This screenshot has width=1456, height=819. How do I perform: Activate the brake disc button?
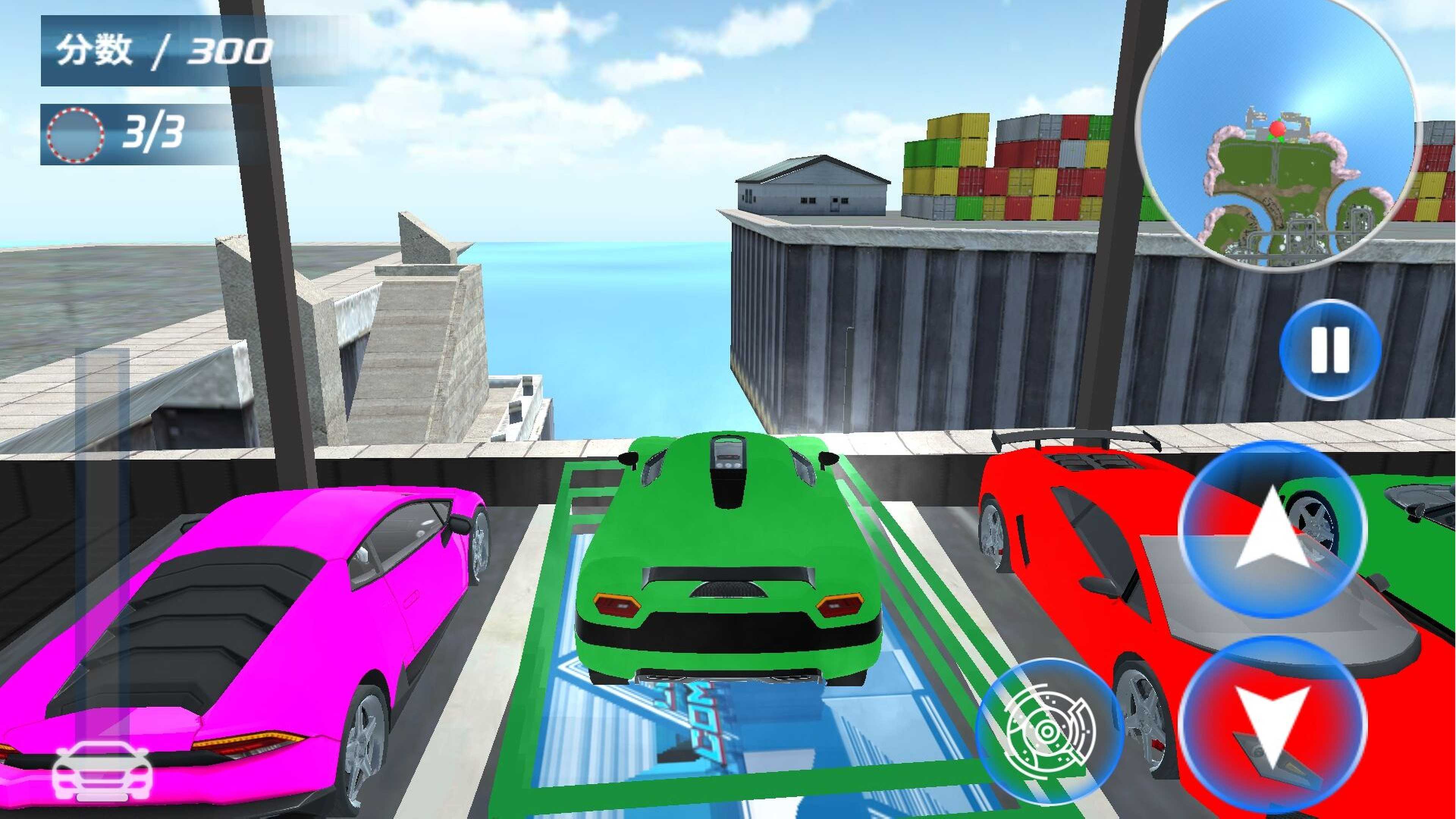1049,731
